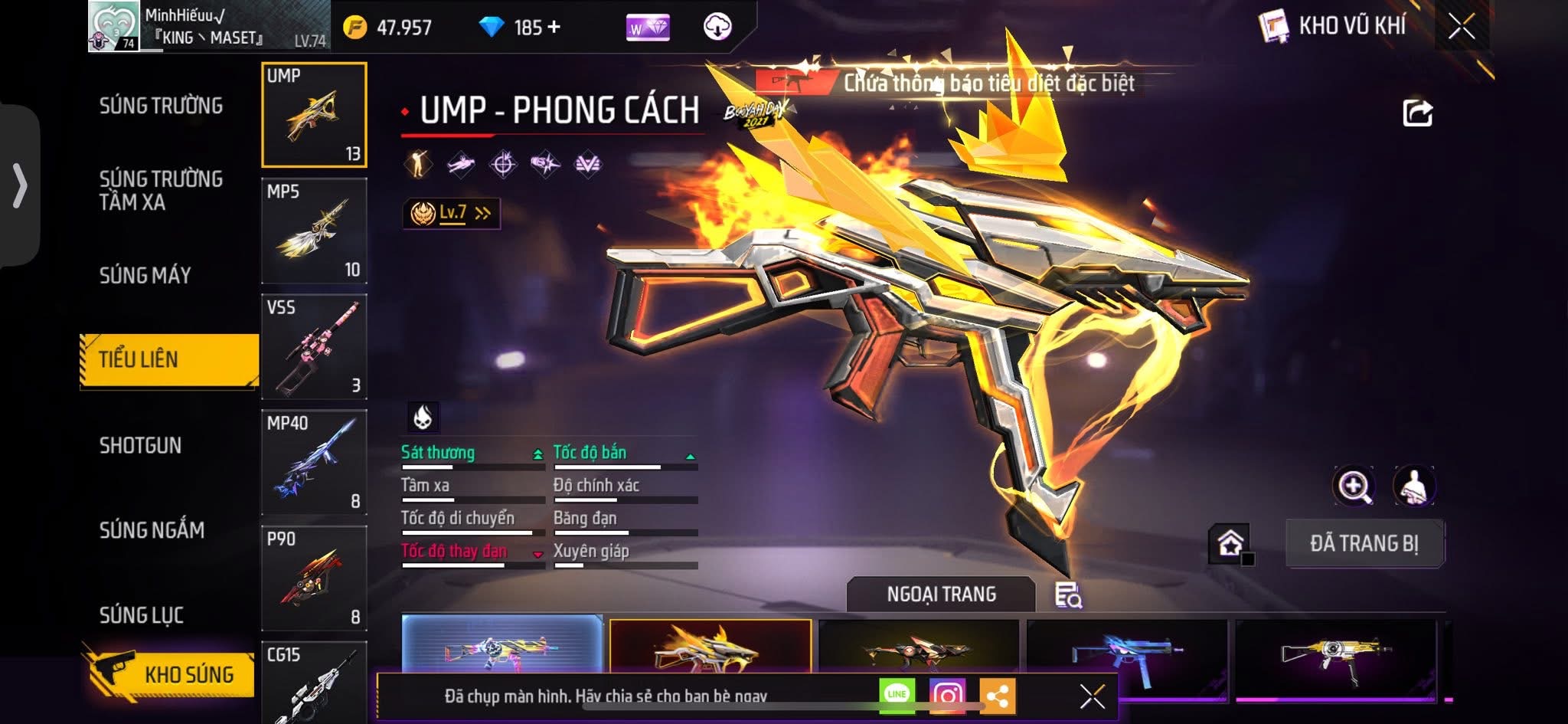Choose the Súng Ngắm category

152,529
